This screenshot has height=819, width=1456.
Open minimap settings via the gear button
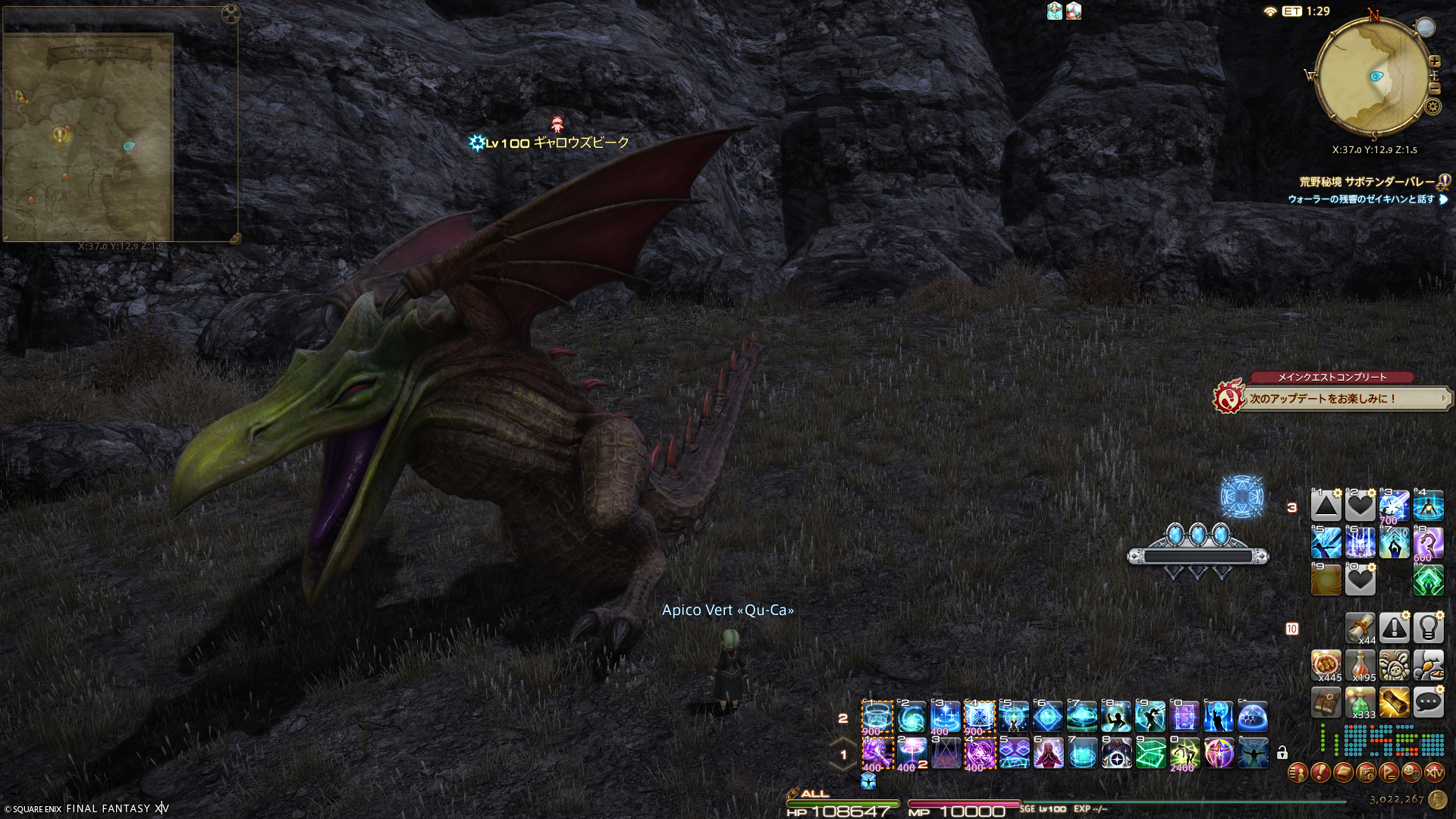[x=1432, y=107]
